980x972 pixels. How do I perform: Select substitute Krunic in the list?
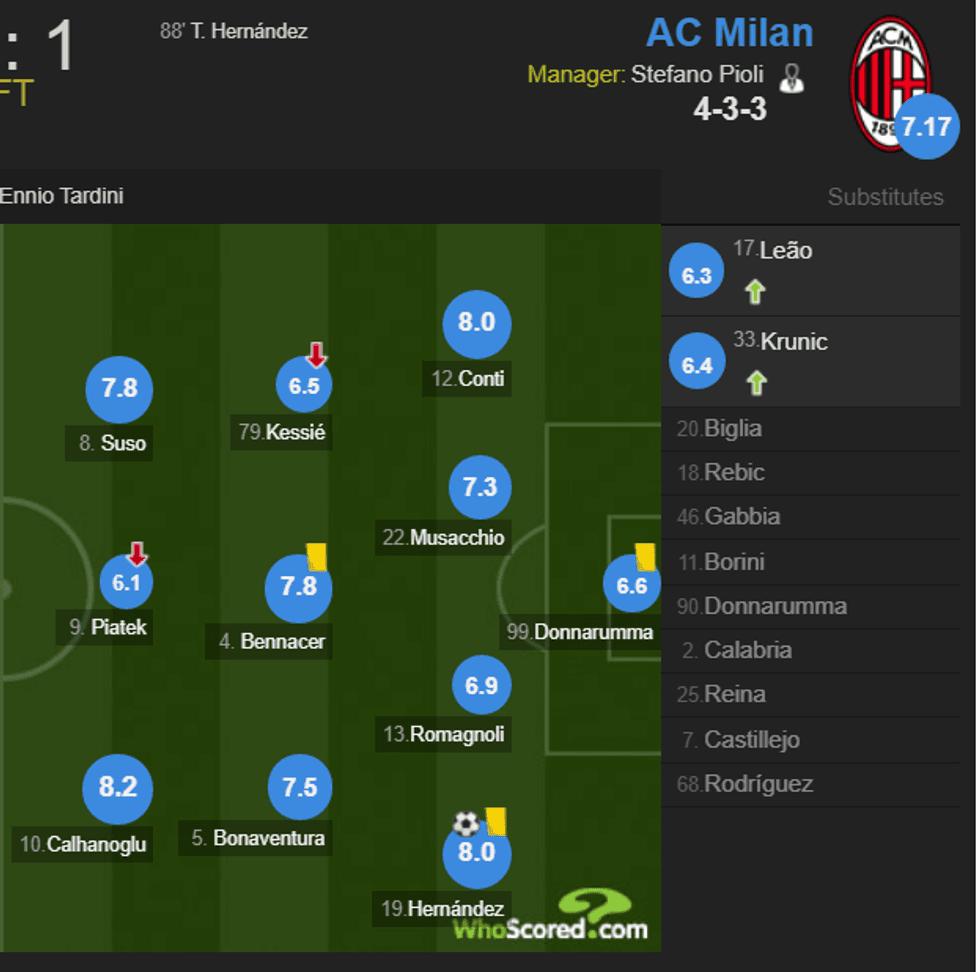click(794, 342)
